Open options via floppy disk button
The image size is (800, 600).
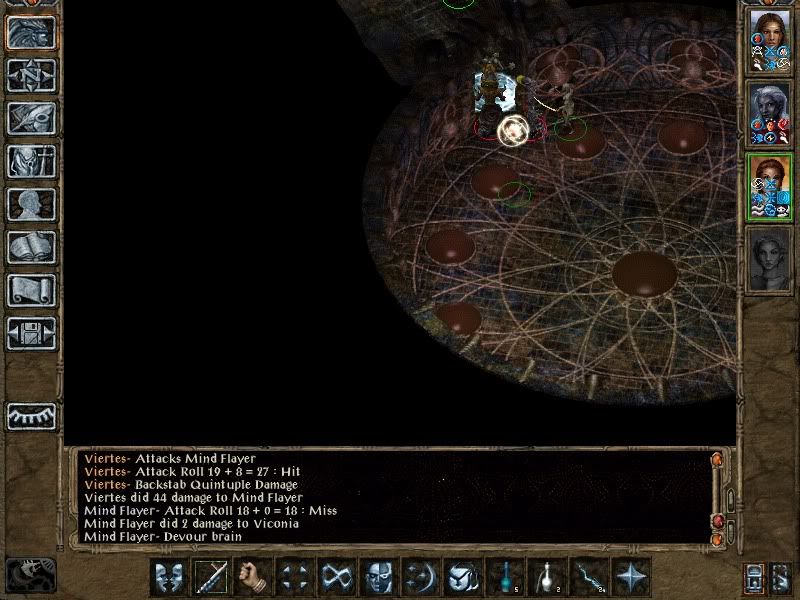coord(31,333)
